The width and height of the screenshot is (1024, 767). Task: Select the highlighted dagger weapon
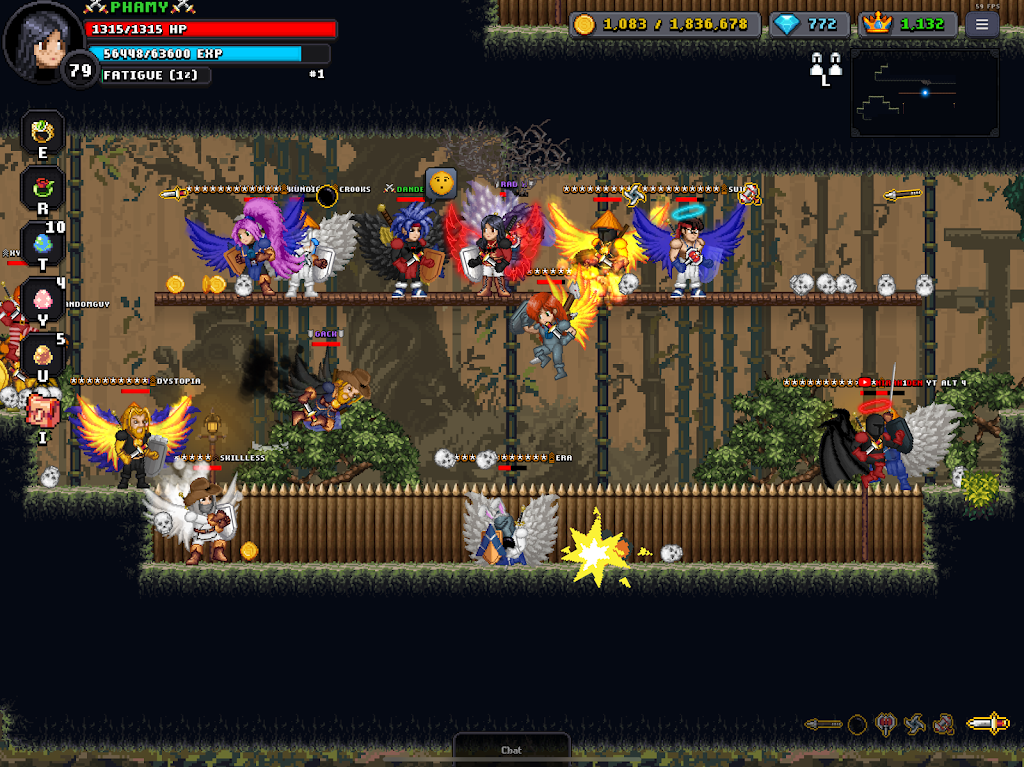click(x=988, y=724)
